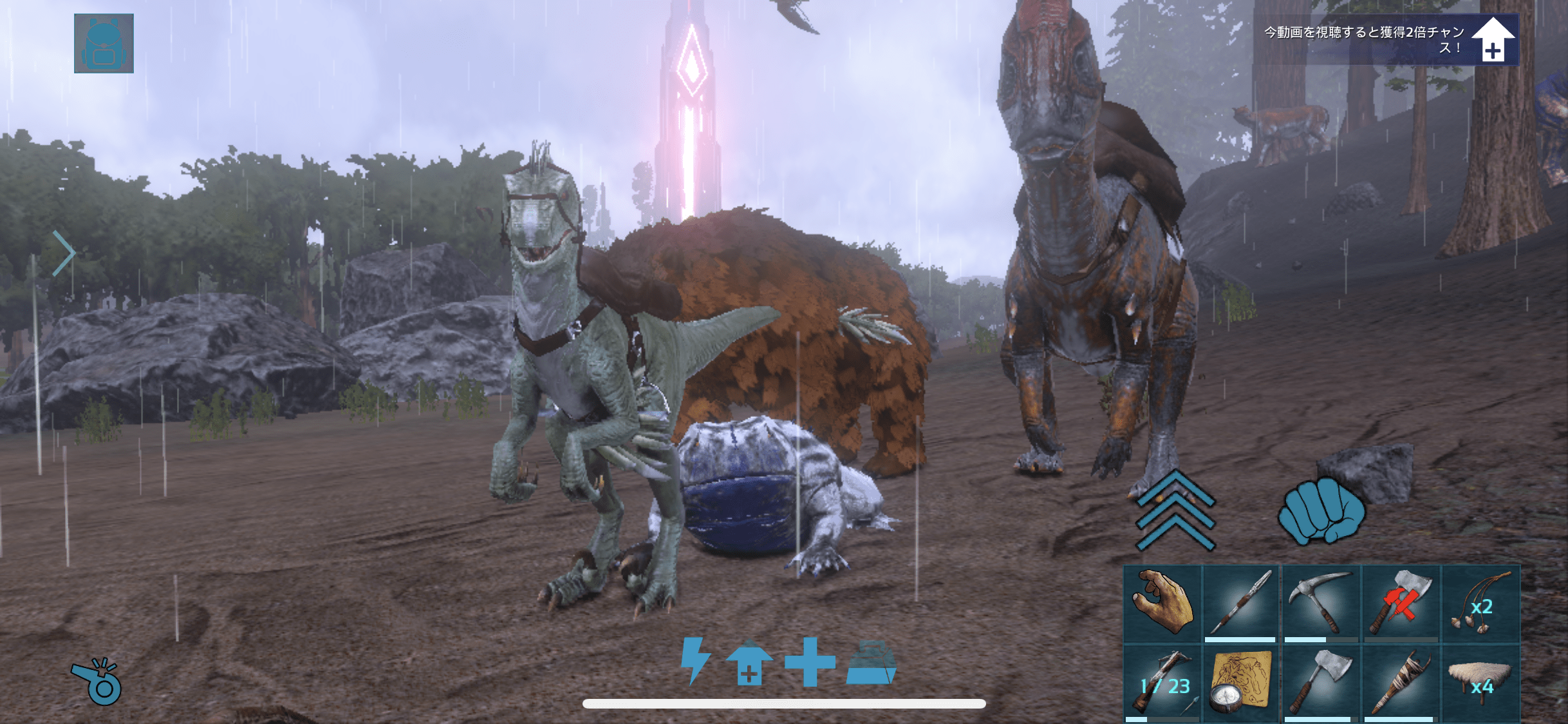Equip the intact metal hatchet
The width and height of the screenshot is (1568, 724).
1321,683
